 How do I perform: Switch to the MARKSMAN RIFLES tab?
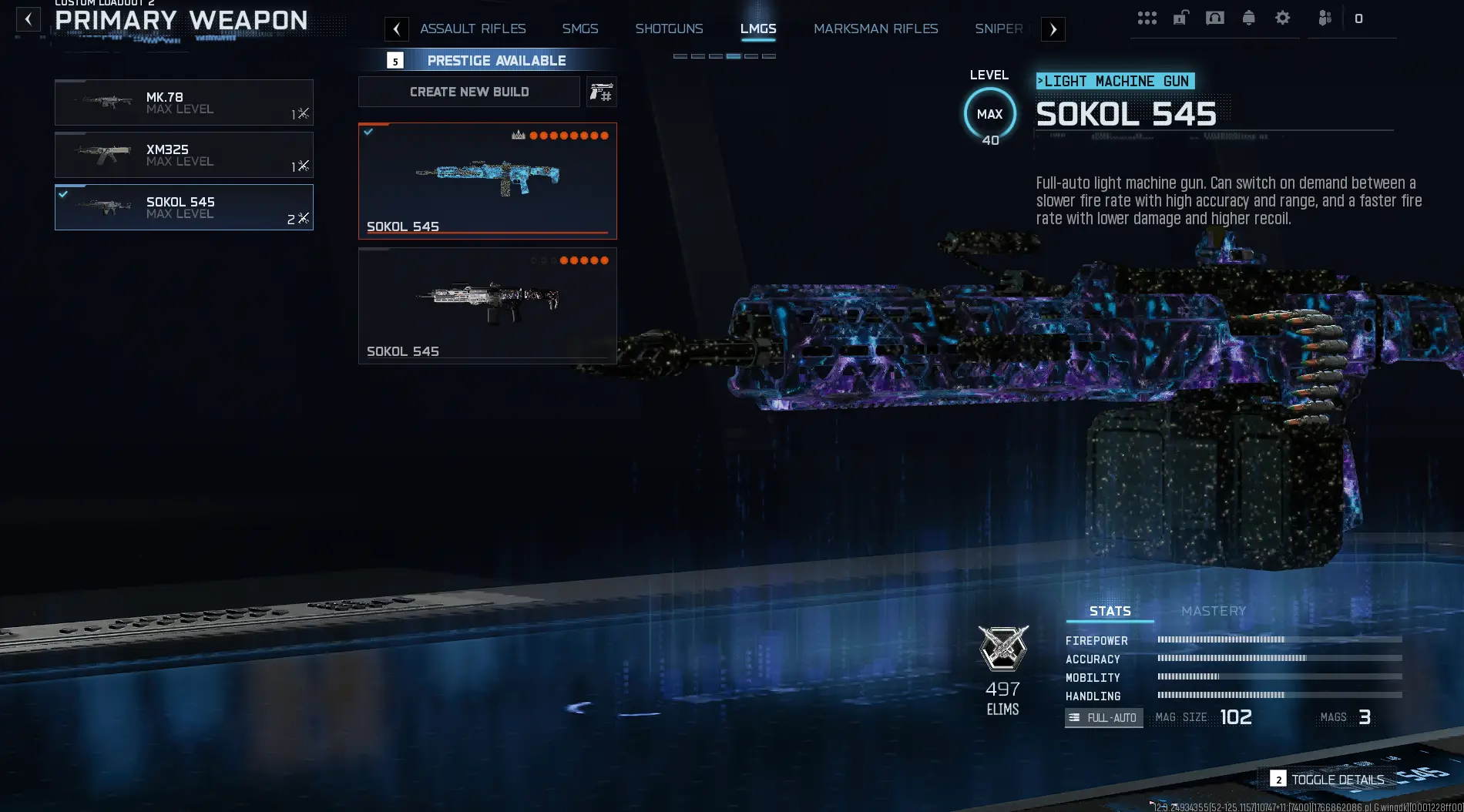tap(875, 29)
